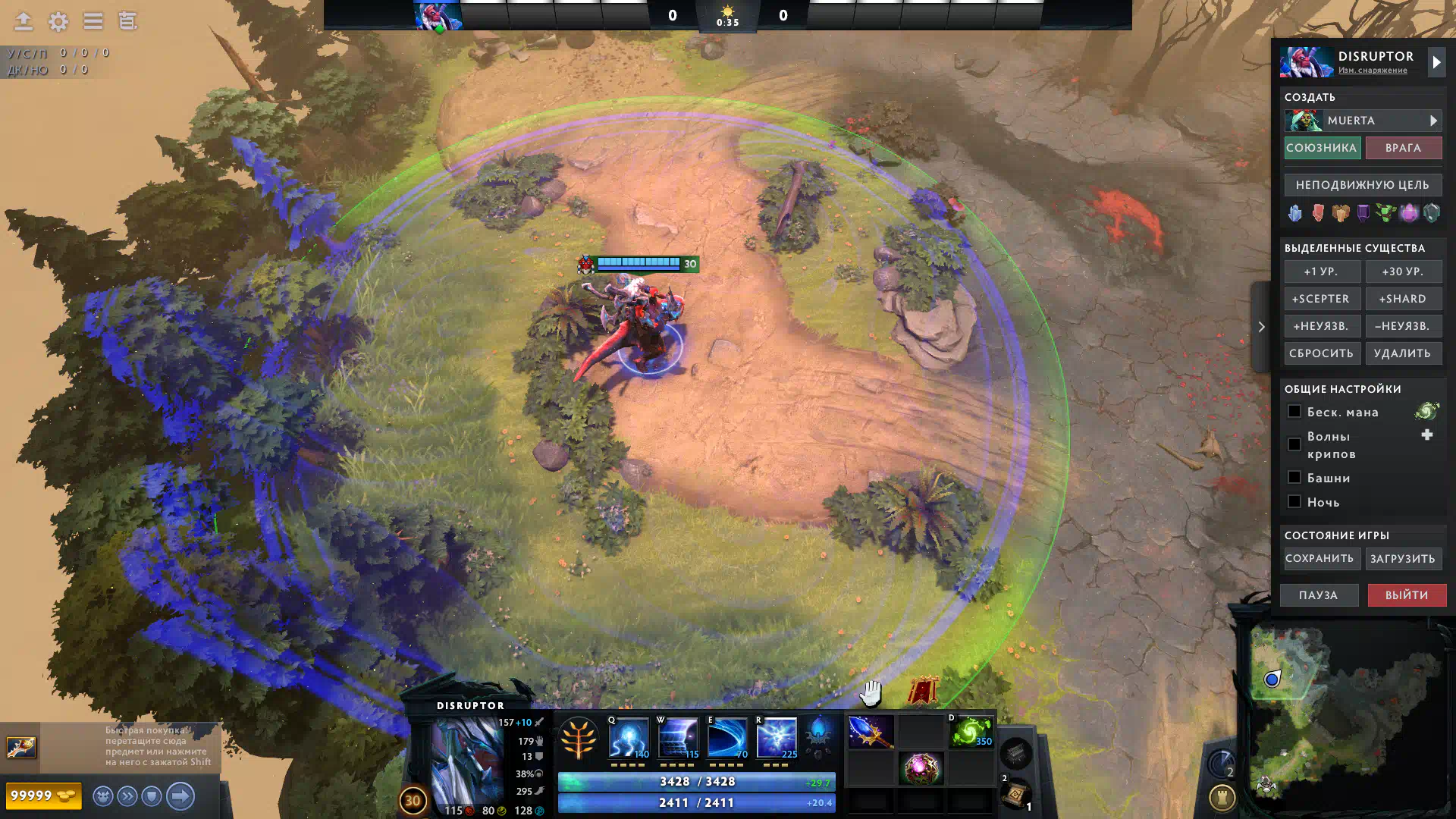Image resolution: width=1456 pixels, height=819 pixels.
Task: Grant Aghanim's with +SCEPTER button
Action: [1321, 299]
